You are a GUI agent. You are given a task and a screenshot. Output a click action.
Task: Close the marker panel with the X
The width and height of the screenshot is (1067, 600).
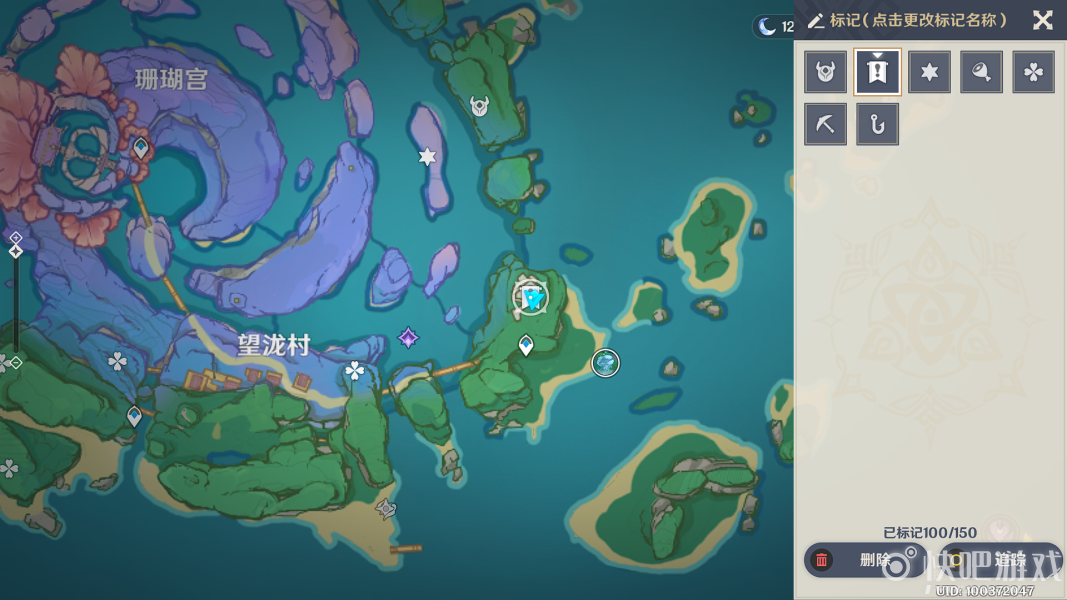(1043, 20)
